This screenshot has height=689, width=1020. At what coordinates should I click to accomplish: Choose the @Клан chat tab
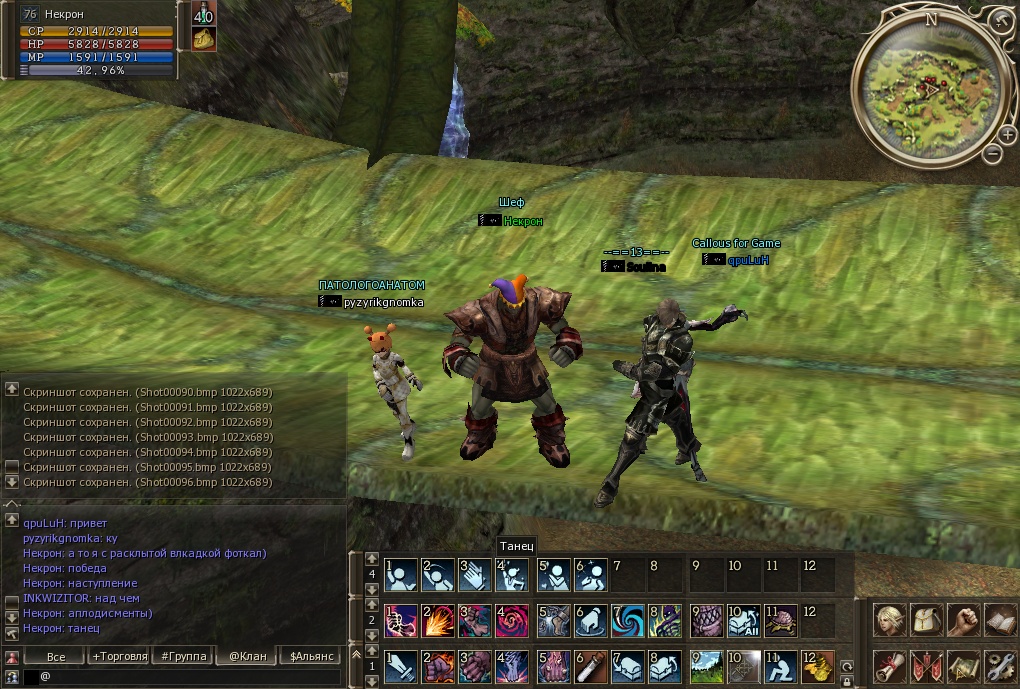click(246, 656)
